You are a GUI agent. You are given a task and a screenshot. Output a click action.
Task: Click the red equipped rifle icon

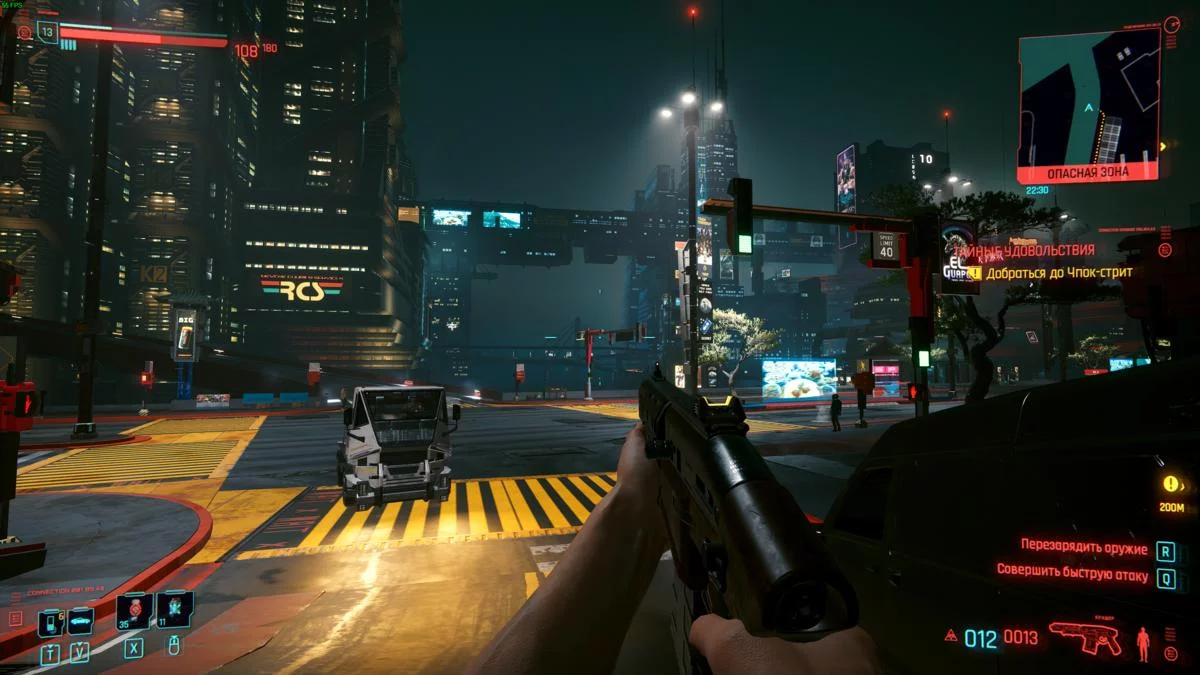tap(1085, 637)
